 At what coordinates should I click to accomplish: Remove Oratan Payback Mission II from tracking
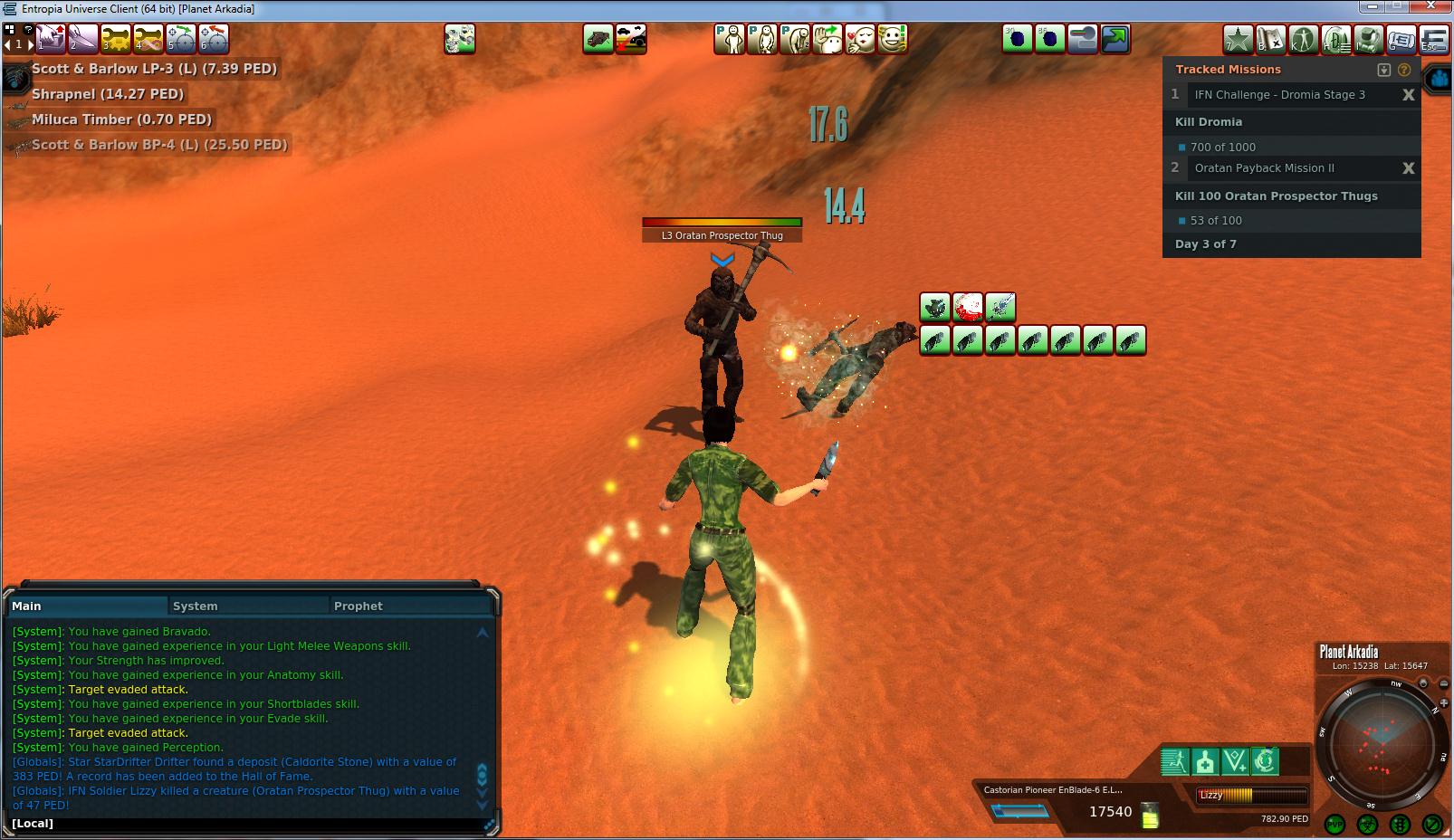point(1408,168)
